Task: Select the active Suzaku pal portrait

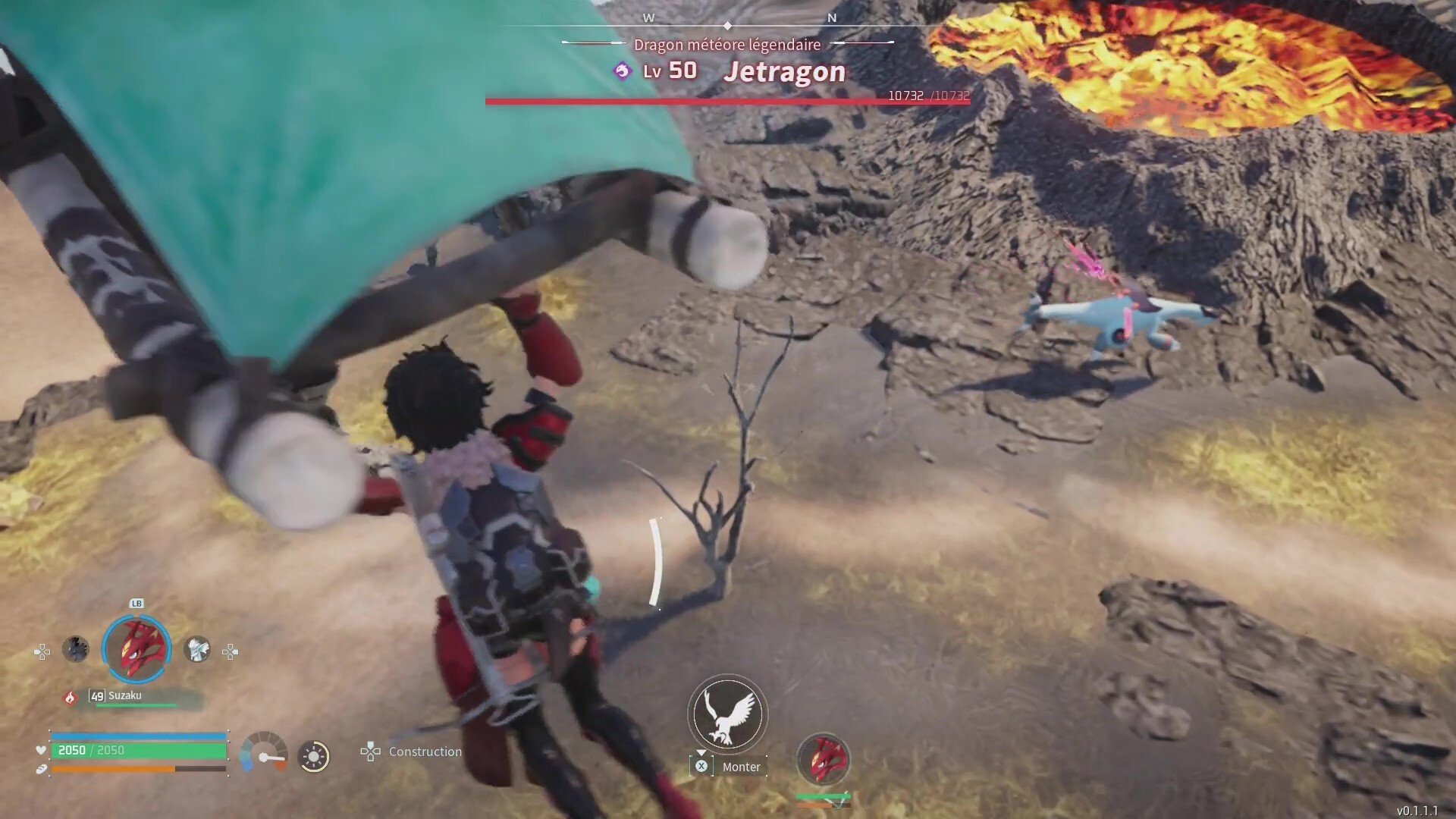Action: click(136, 649)
